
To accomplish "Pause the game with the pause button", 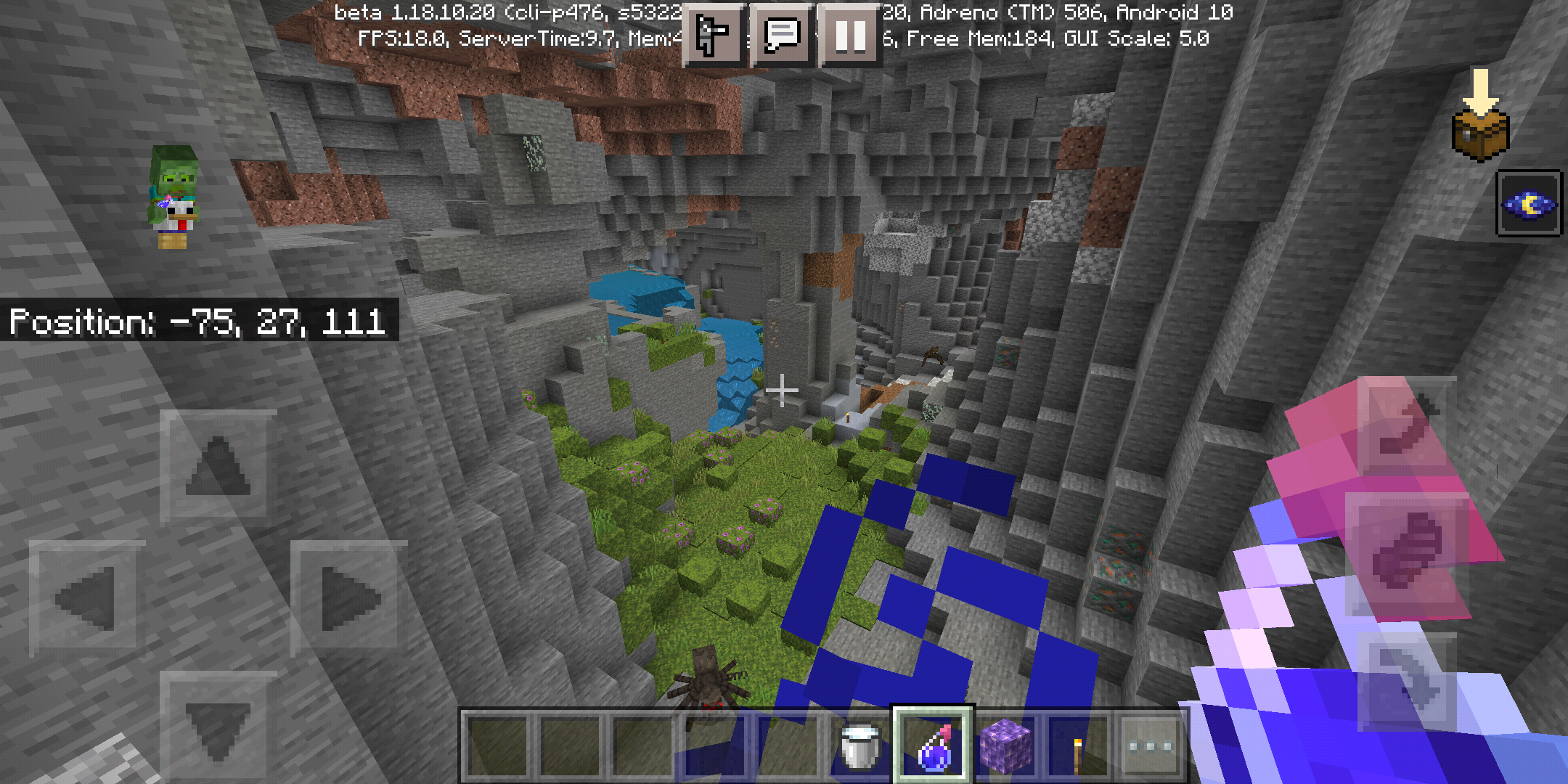I will tap(850, 36).
